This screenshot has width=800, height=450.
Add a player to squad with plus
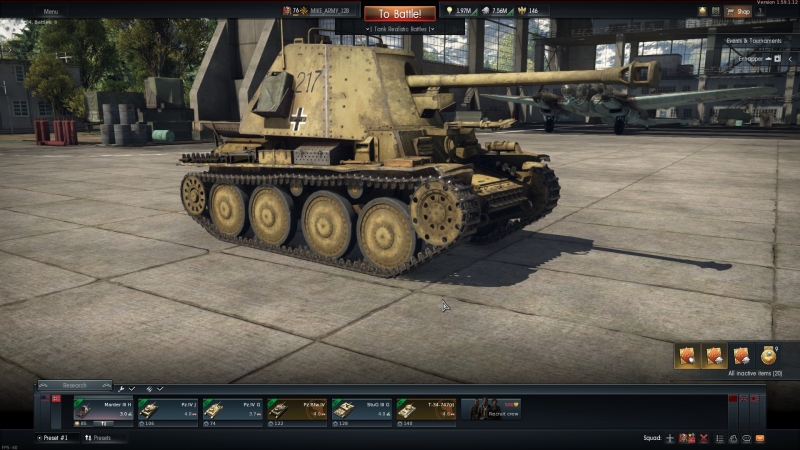click(x=670, y=438)
